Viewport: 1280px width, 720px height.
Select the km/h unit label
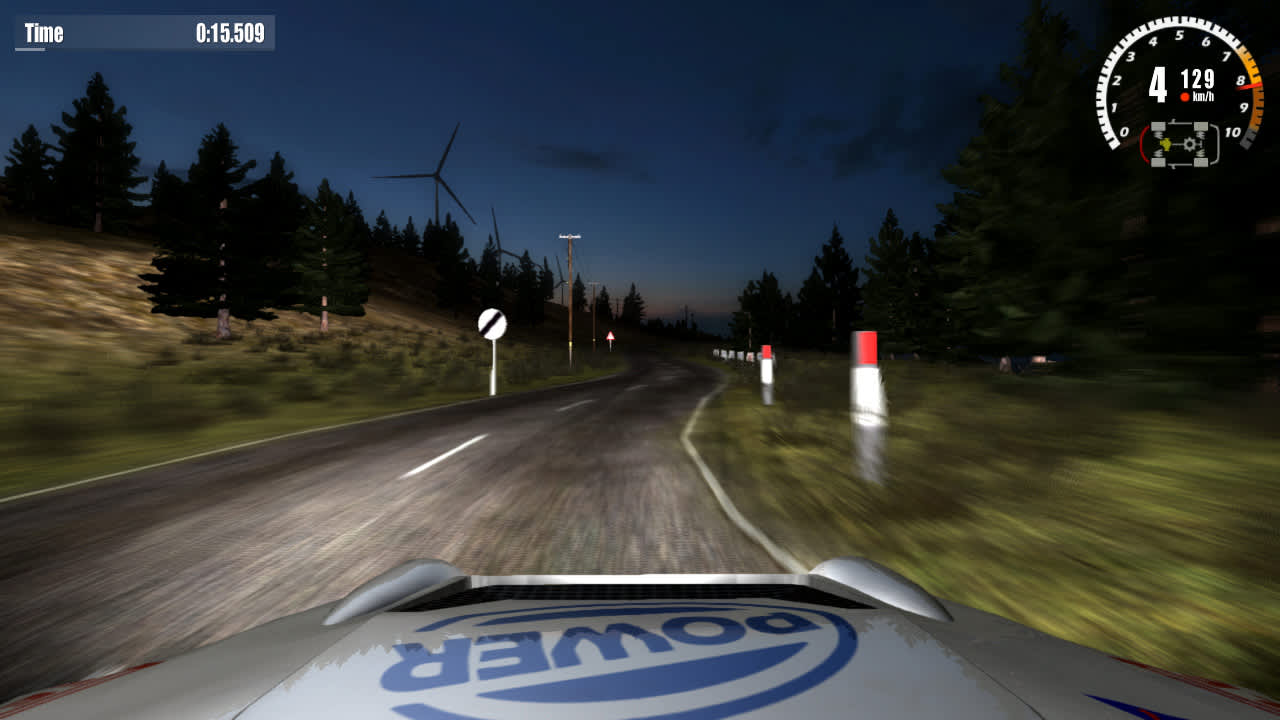(x=1203, y=95)
